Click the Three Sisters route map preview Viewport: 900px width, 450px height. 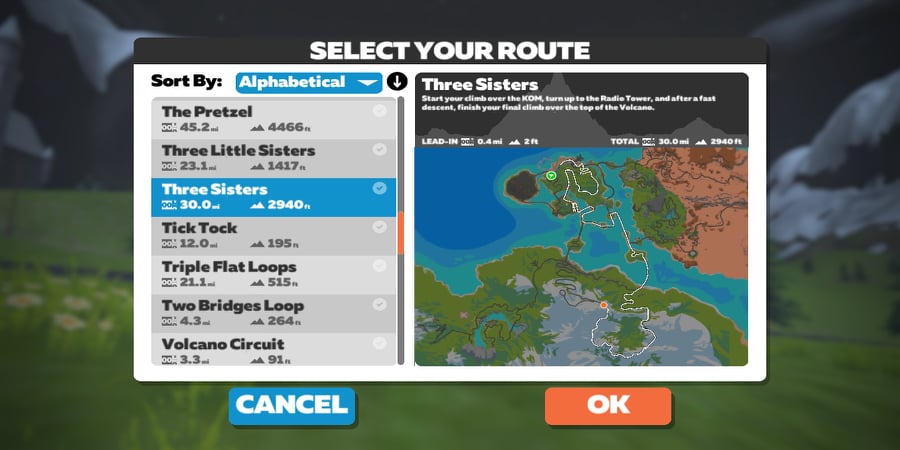[580, 256]
